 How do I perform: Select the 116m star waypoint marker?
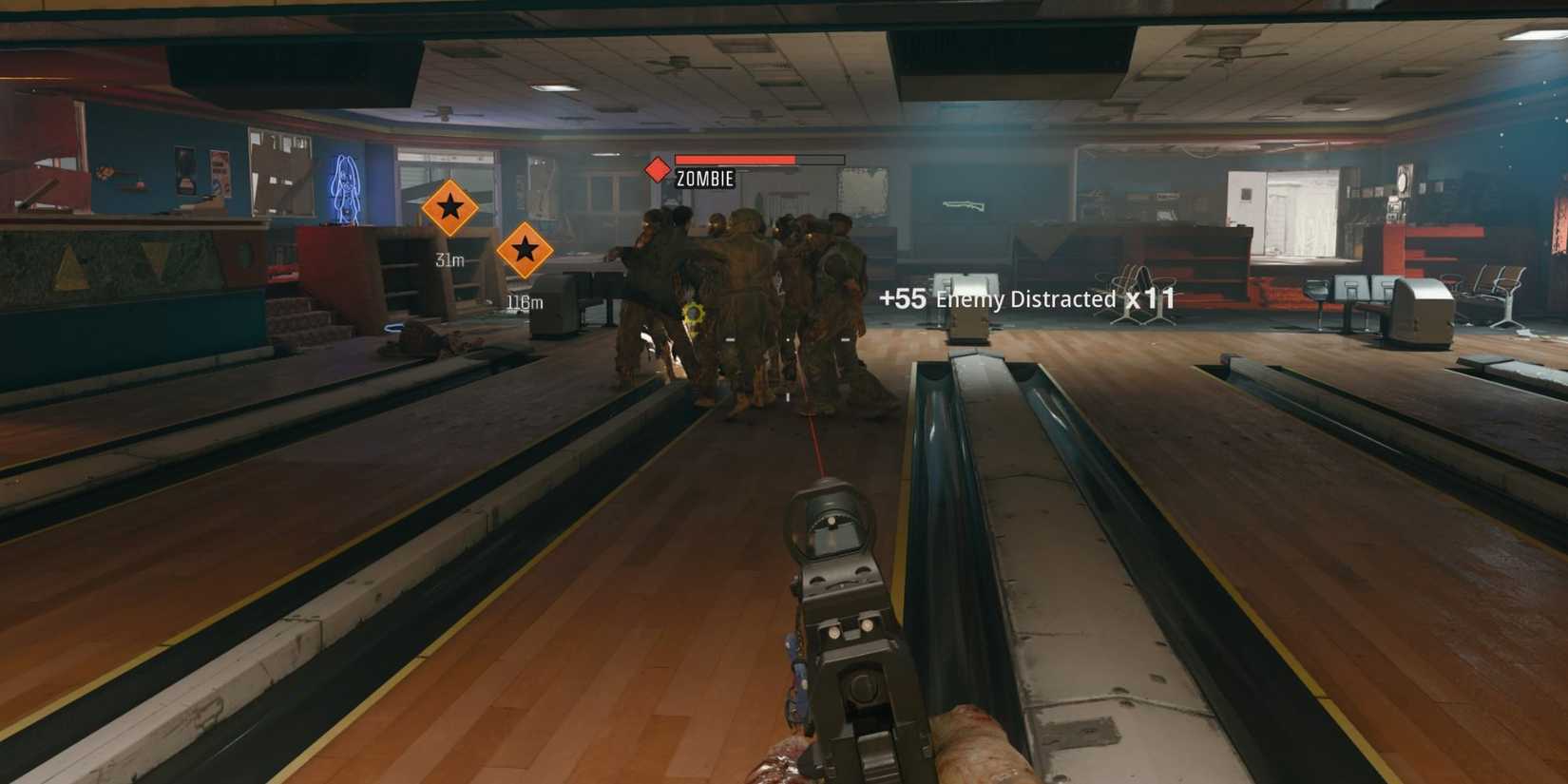click(524, 250)
